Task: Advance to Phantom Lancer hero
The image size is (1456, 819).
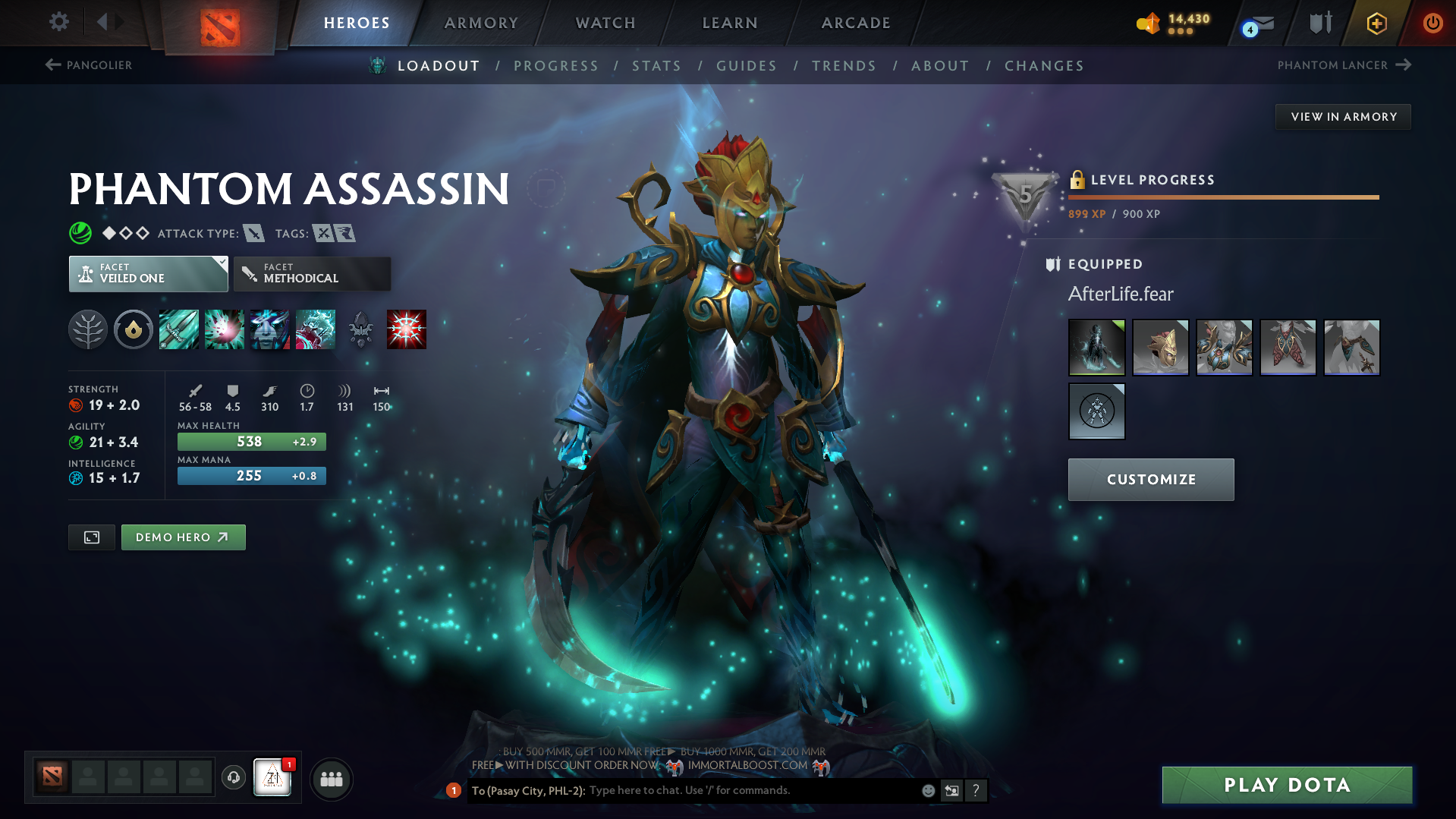Action: pos(1402,65)
